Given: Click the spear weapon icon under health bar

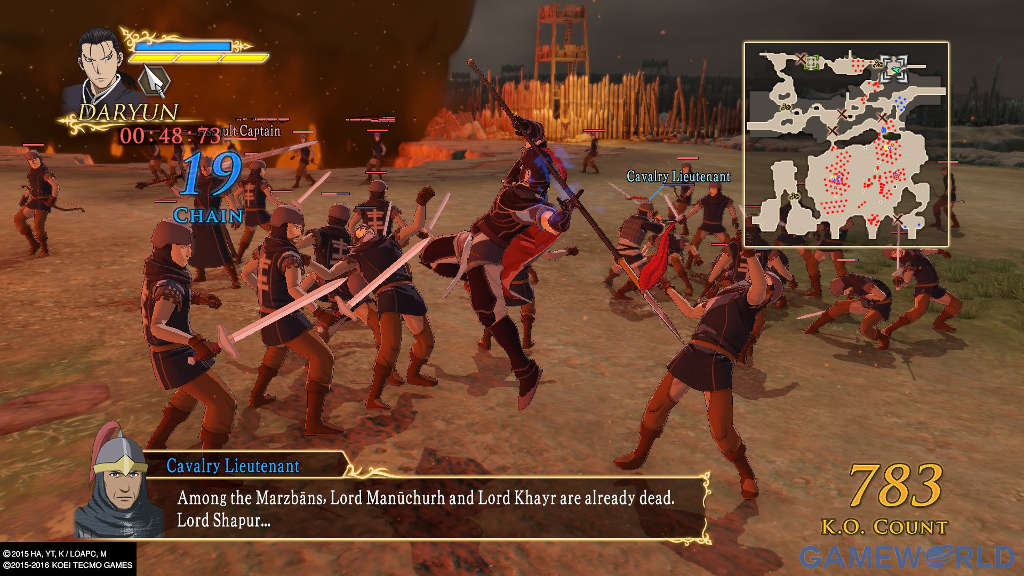Looking at the screenshot, I should tap(155, 78).
